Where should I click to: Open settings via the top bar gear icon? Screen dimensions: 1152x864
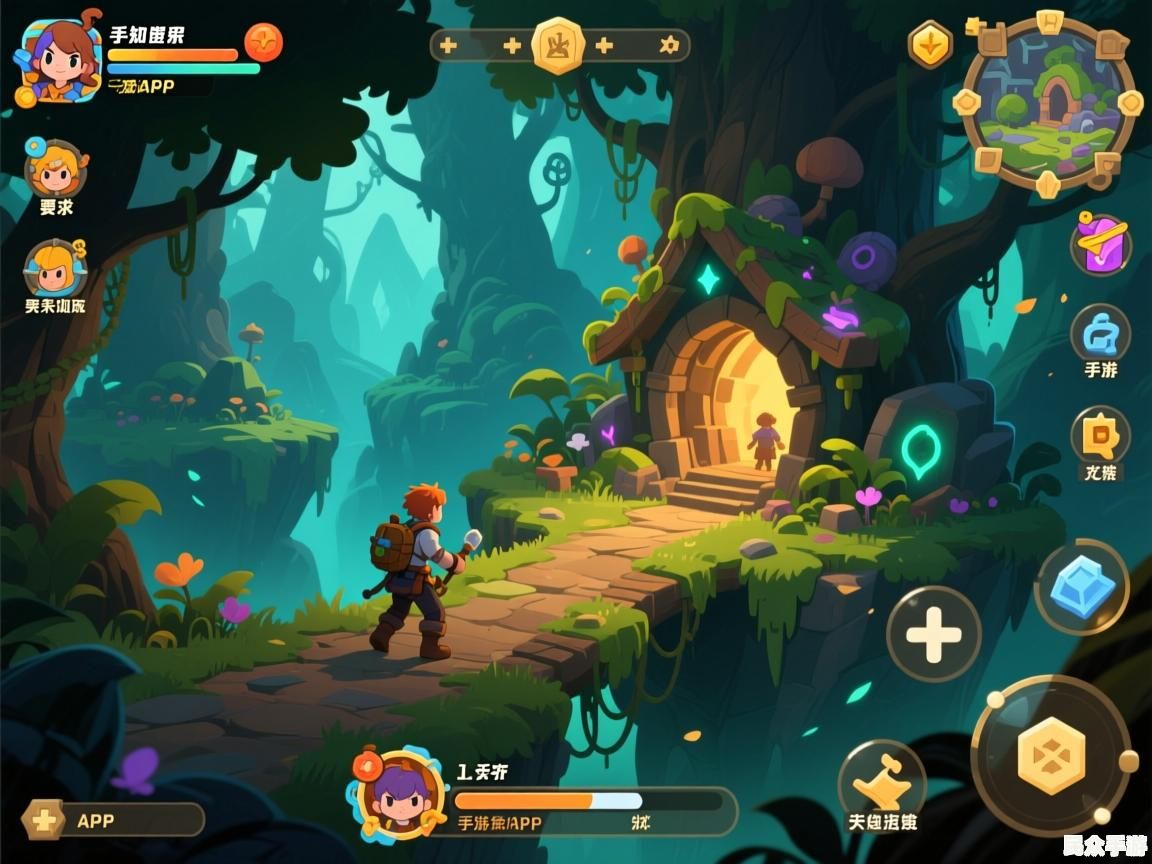coord(669,45)
